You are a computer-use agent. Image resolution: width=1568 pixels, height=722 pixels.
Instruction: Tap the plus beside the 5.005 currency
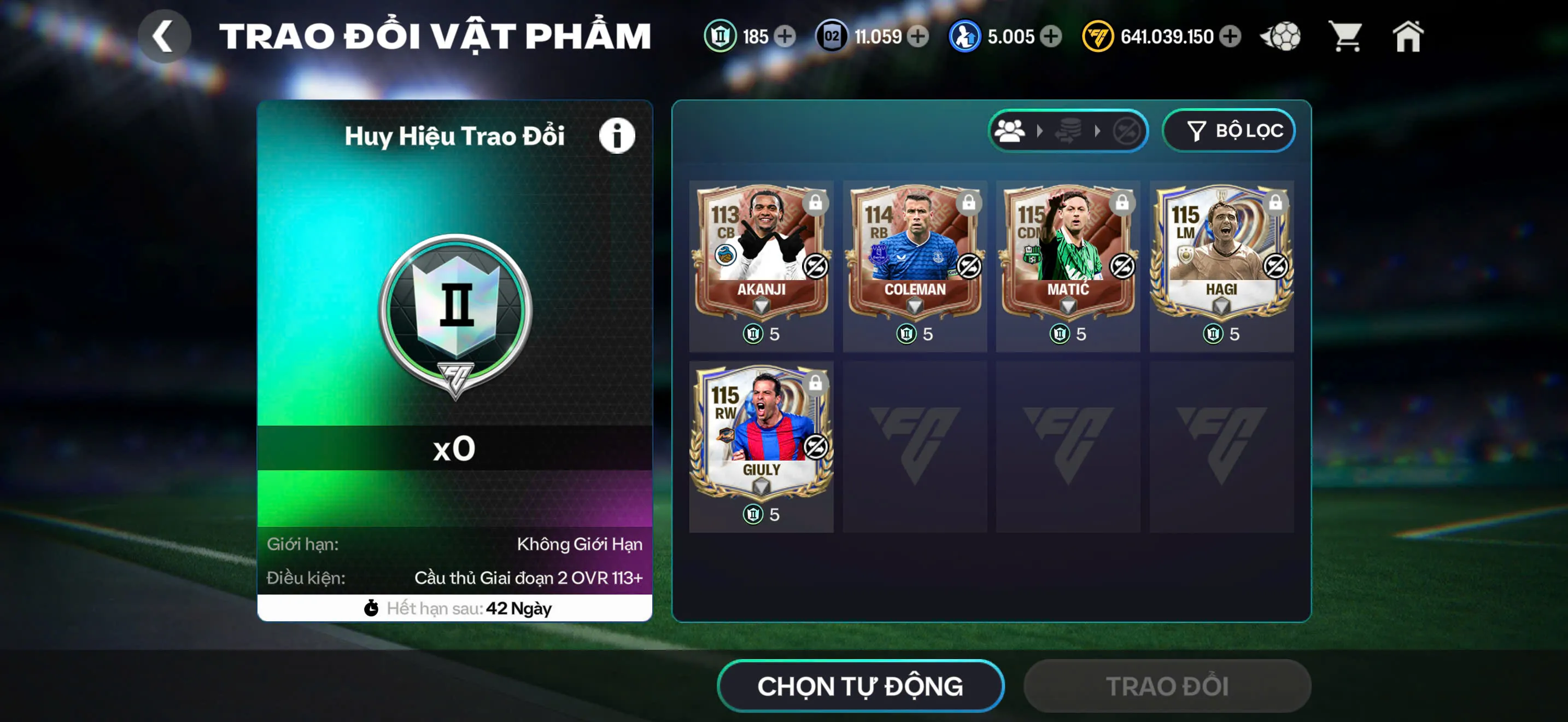pos(1048,37)
